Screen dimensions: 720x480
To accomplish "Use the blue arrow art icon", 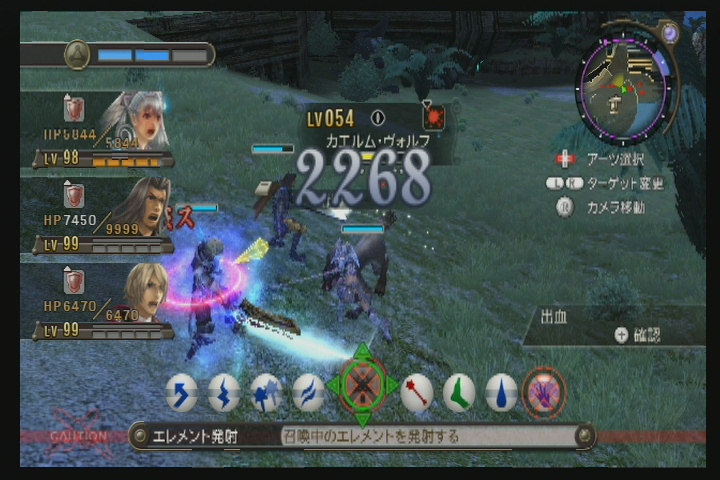I will click(181, 393).
